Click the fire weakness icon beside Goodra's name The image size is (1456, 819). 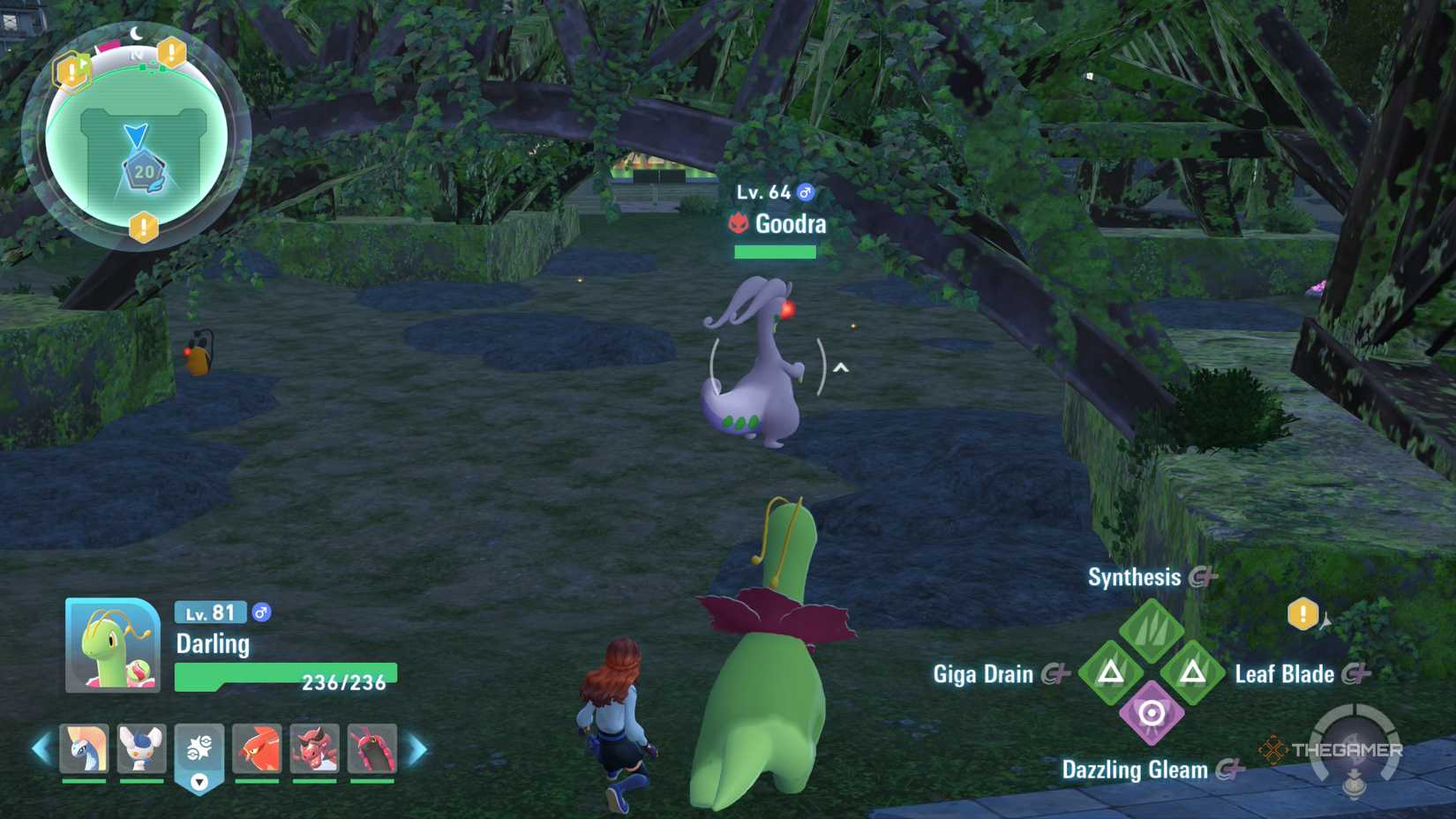coord(739,224)
